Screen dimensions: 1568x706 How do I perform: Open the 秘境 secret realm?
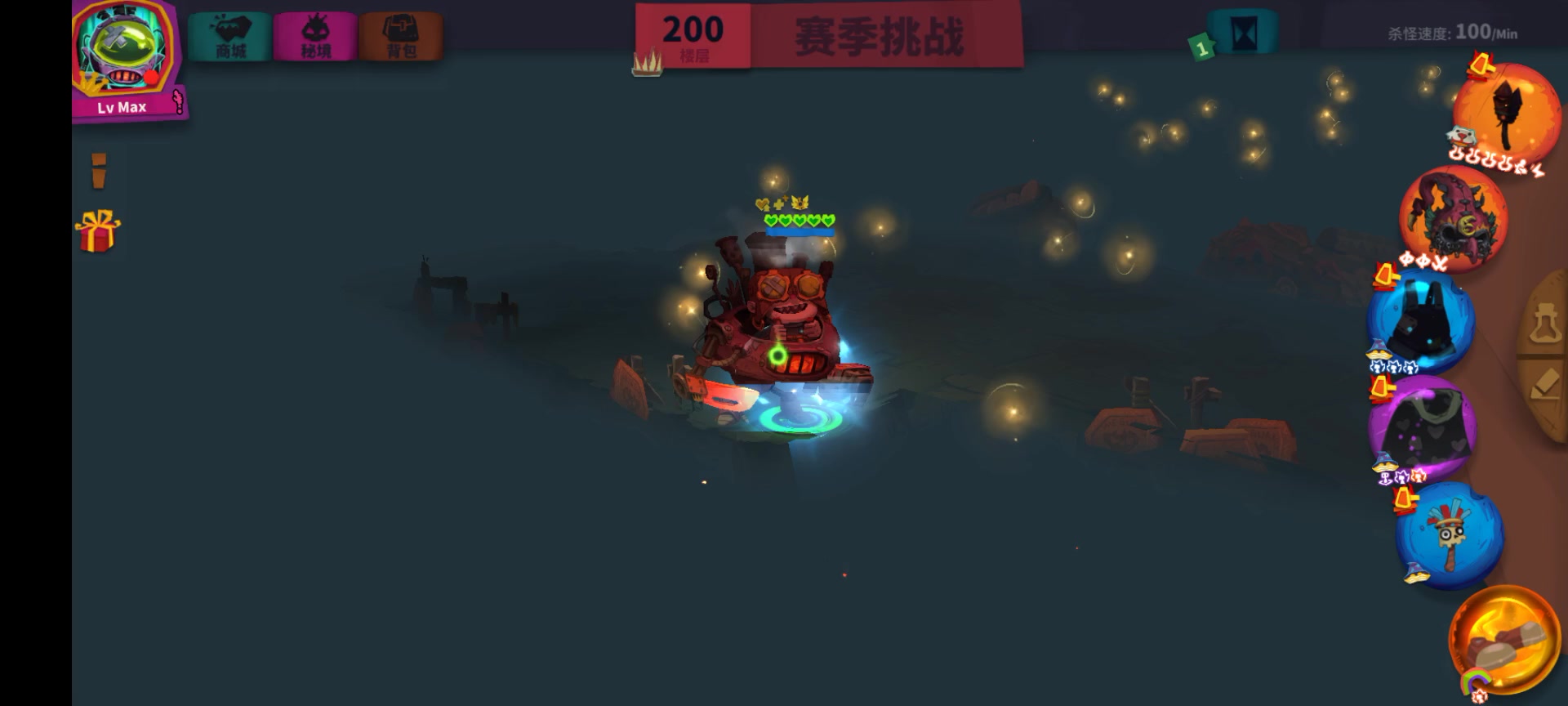(x=316, y=34)
